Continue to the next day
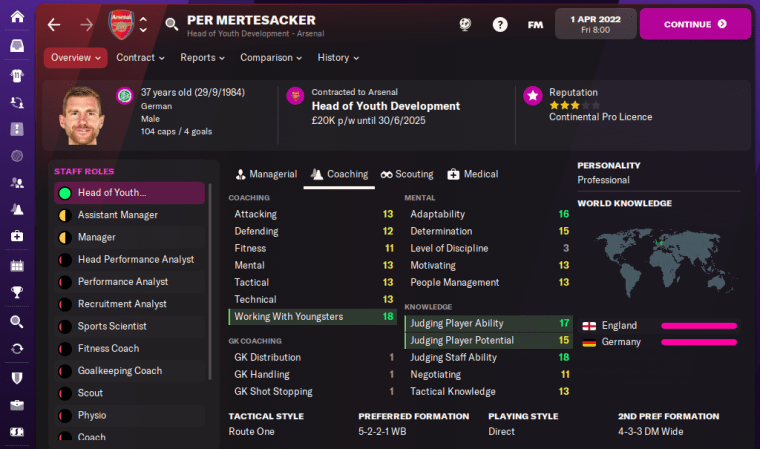The height and width of the screenshot is (449, 760). [x=694, y=23]
